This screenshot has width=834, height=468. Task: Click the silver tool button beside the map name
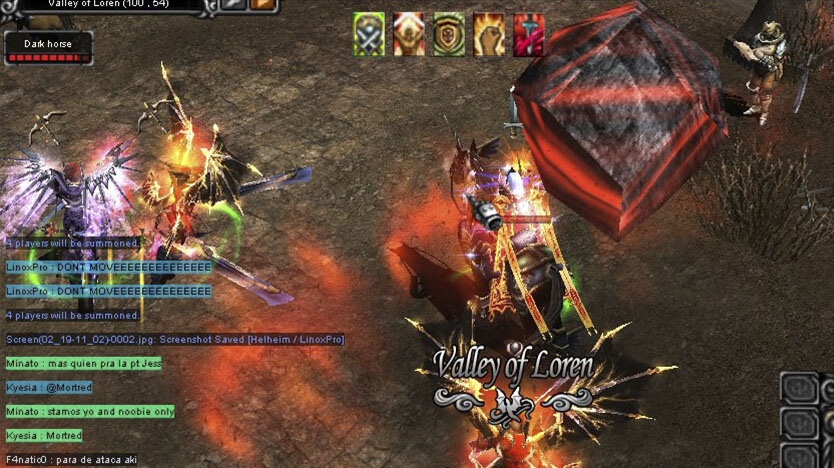[235, 5]
